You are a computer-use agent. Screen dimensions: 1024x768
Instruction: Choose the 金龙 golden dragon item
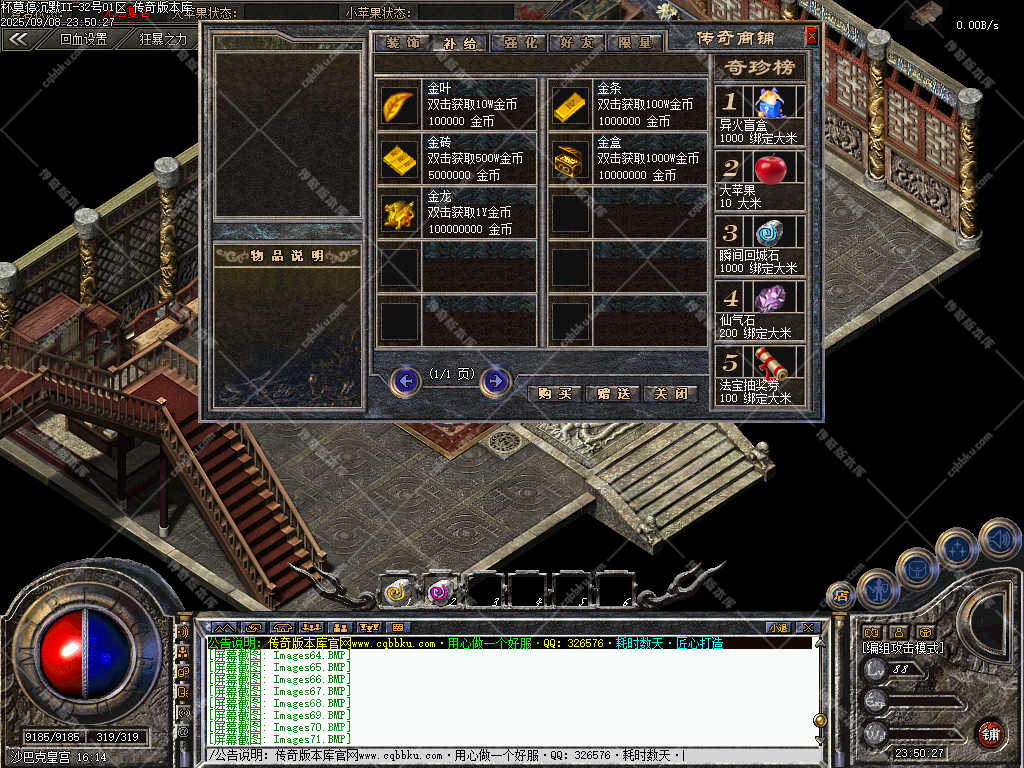pyautogui.click(x=399, y=213)
